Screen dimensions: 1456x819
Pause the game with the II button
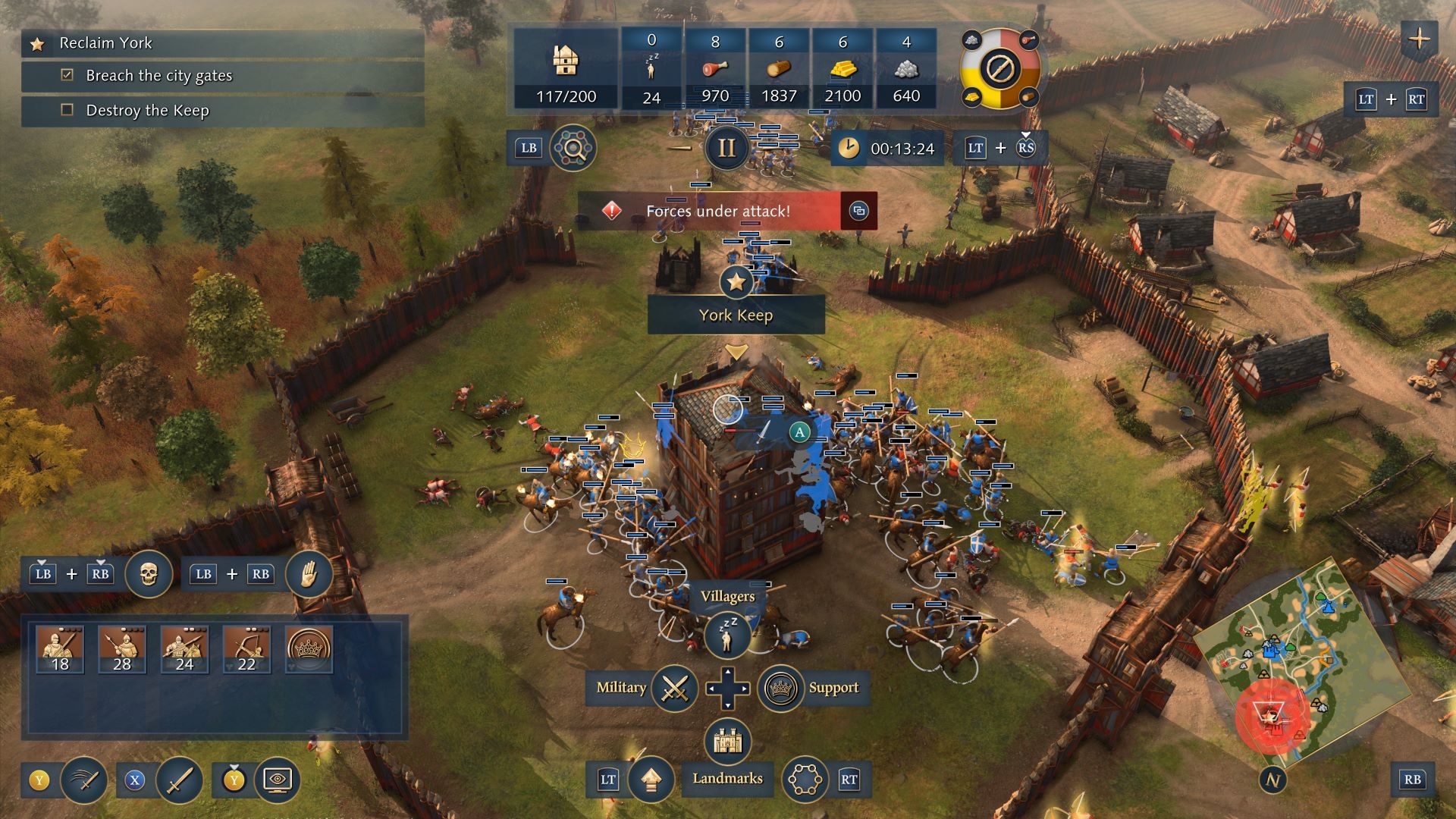pos(726,148)
